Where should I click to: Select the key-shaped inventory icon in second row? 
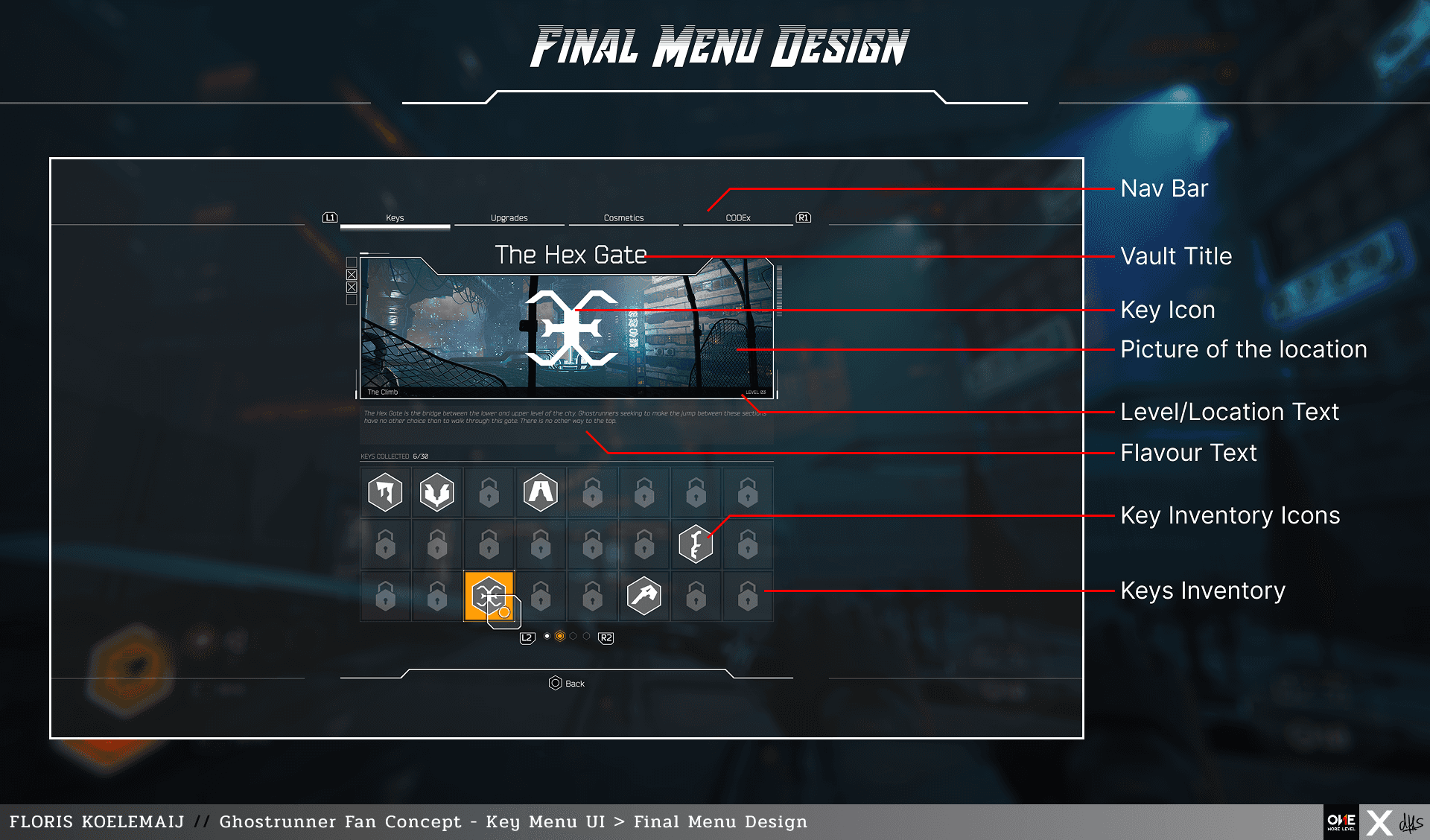click(696, 544)
